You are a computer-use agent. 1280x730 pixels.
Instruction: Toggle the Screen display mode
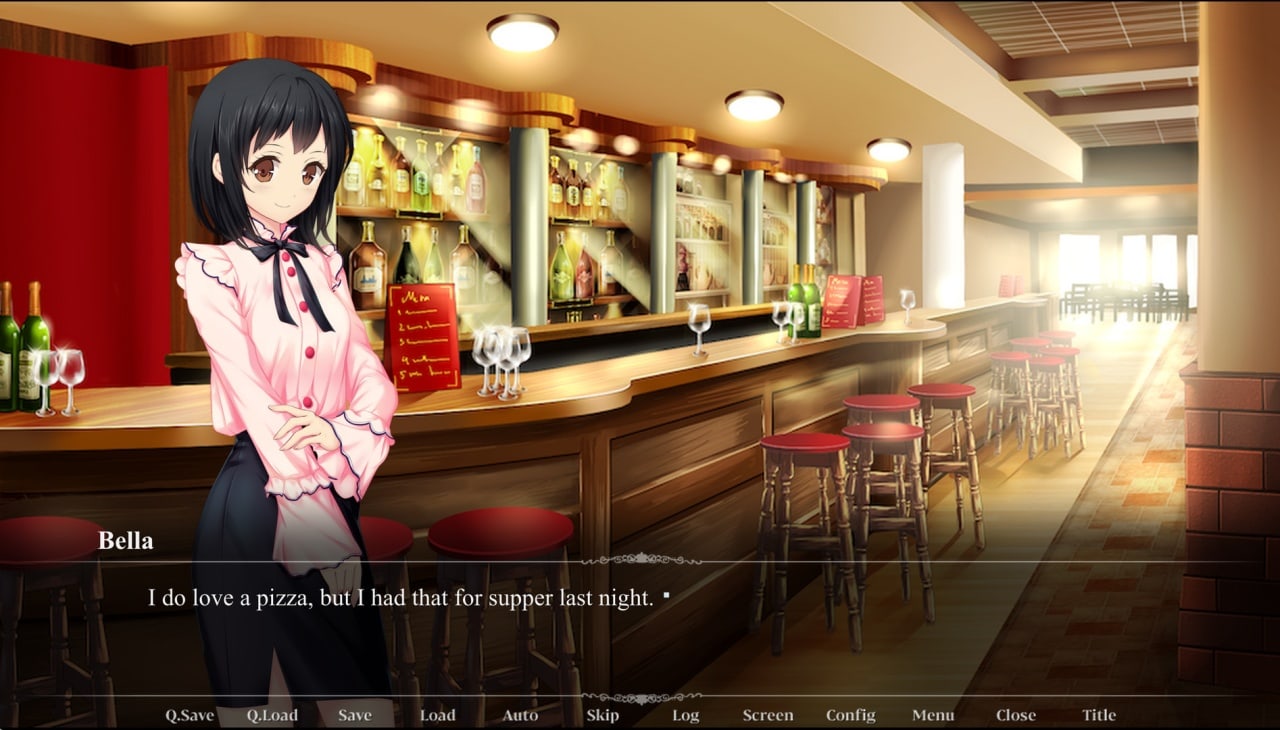(x=768, y=715)
